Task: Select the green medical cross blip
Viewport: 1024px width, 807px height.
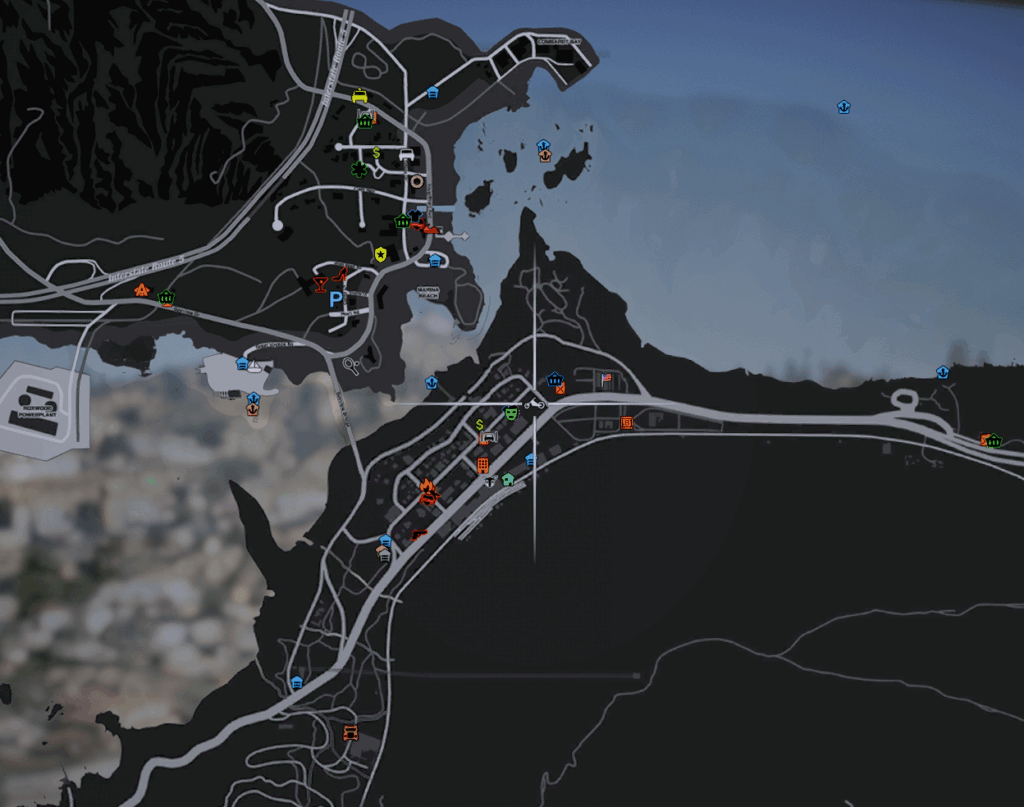Action: pos(358,169)
